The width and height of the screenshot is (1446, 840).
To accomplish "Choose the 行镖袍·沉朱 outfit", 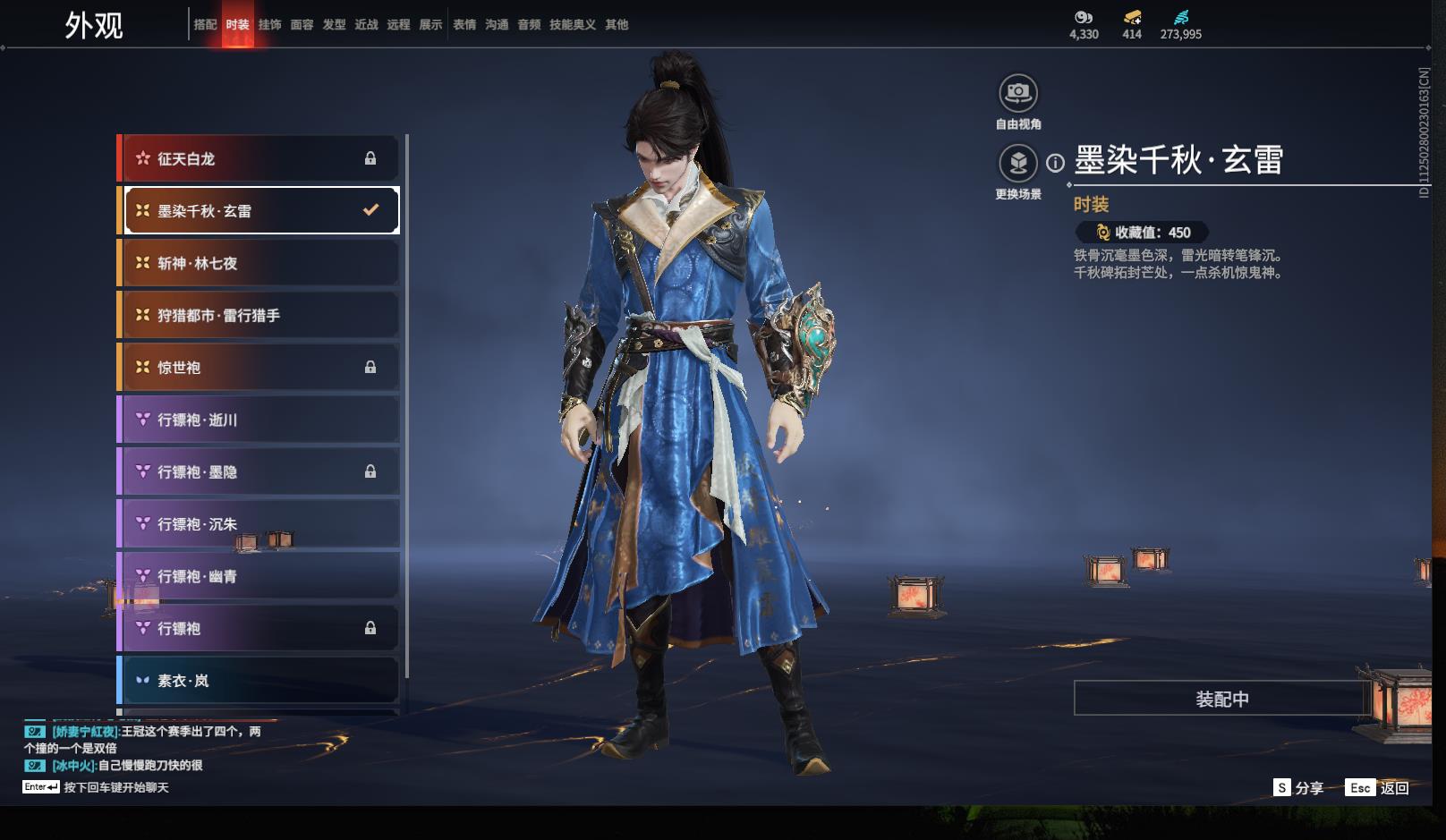I will point(259,524).
